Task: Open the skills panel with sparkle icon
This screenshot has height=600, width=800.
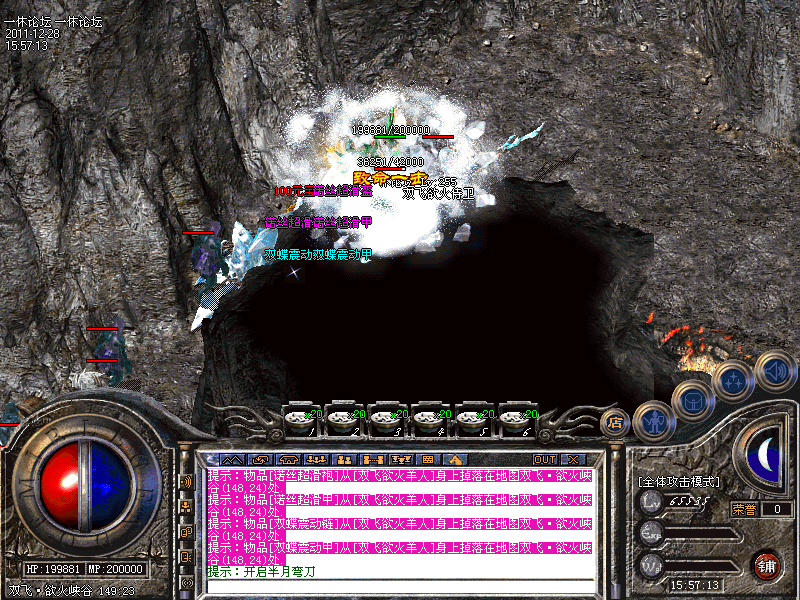Action: [733, 380]
